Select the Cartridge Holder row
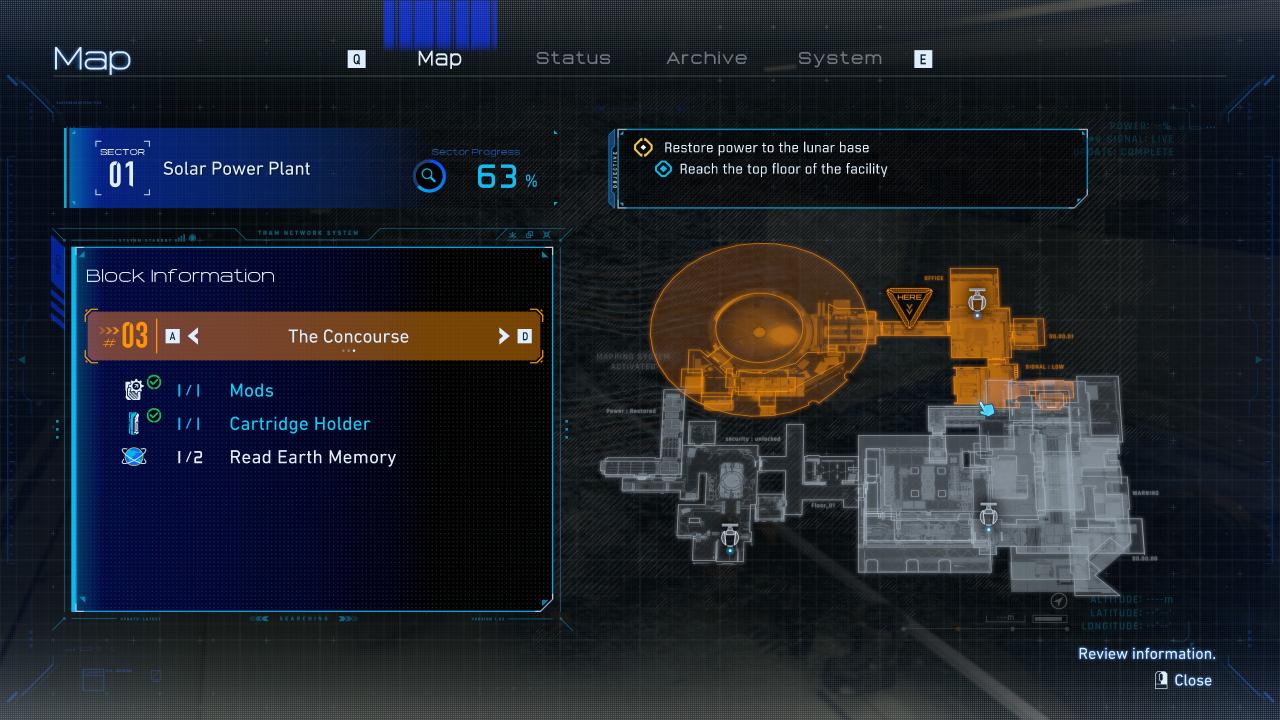Screen dimensions: 1280x720 (x=299, y=424)
